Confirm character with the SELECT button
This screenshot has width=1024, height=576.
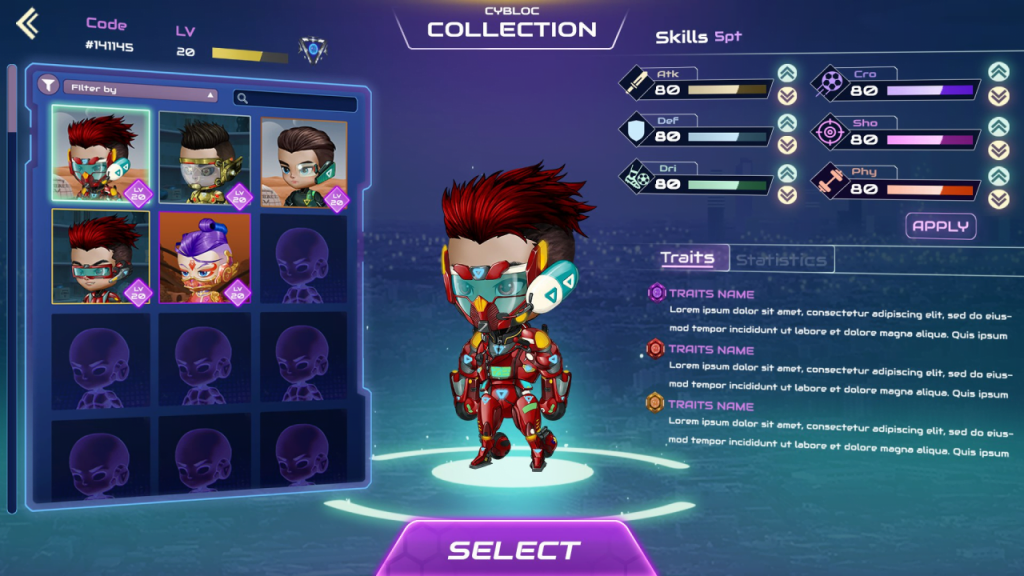pos(513,550)
